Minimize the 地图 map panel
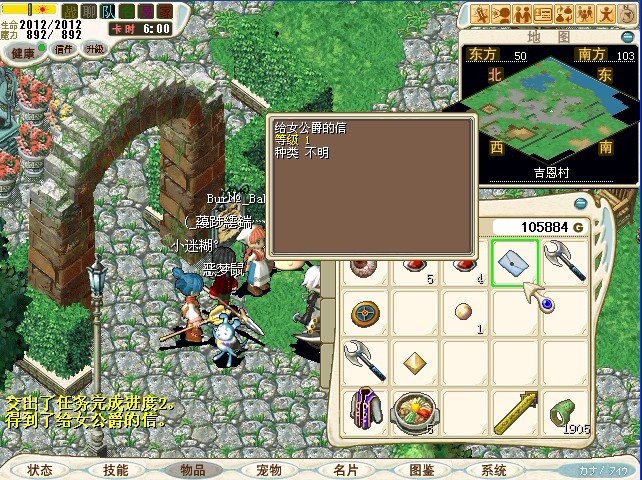Viewport: 642px width, 480px height. [x=627, y=37]
